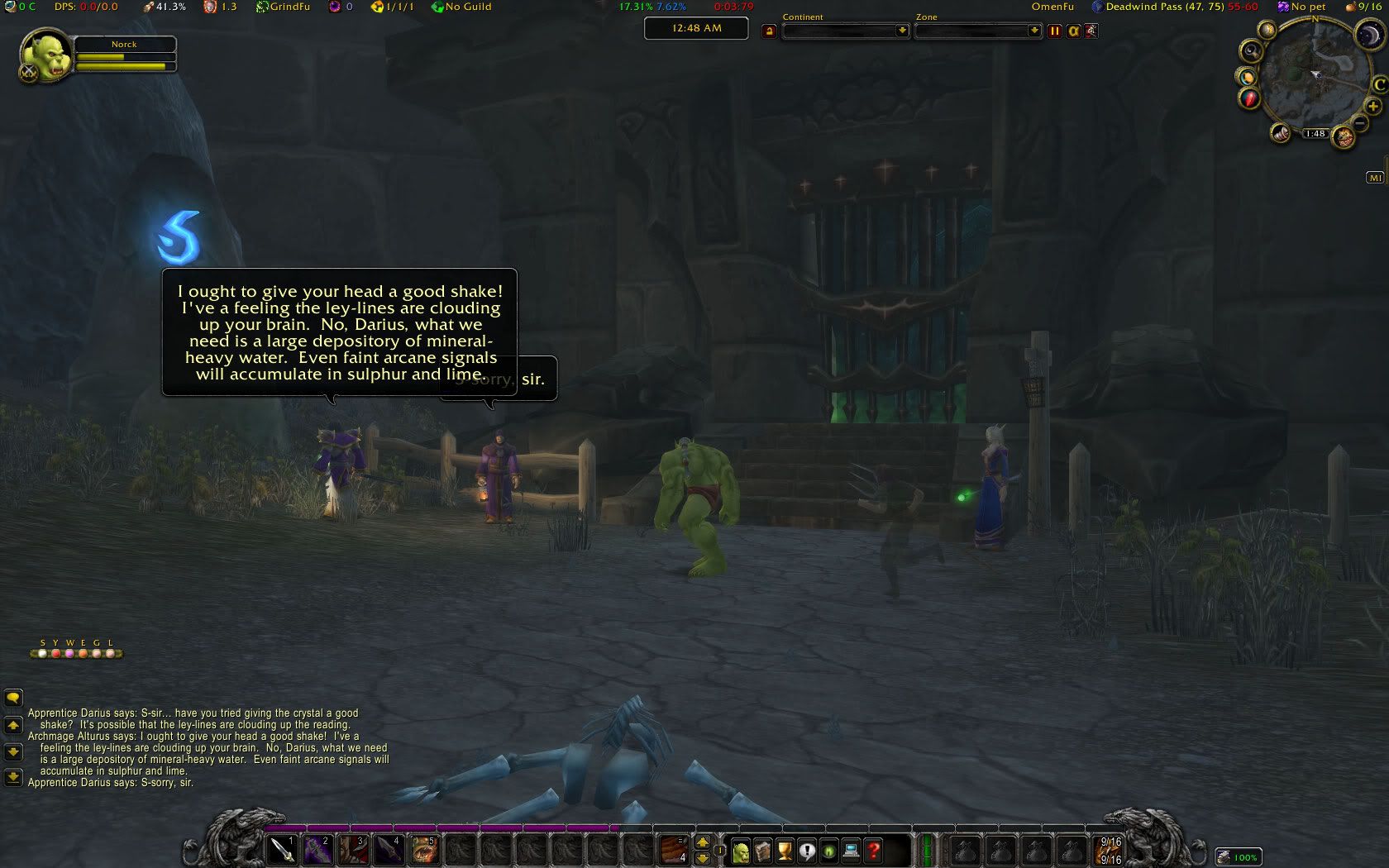The width and height of the screenshot is (1389, 868).
Task: Click the red pause button
Action: [x=1054, y=31]
